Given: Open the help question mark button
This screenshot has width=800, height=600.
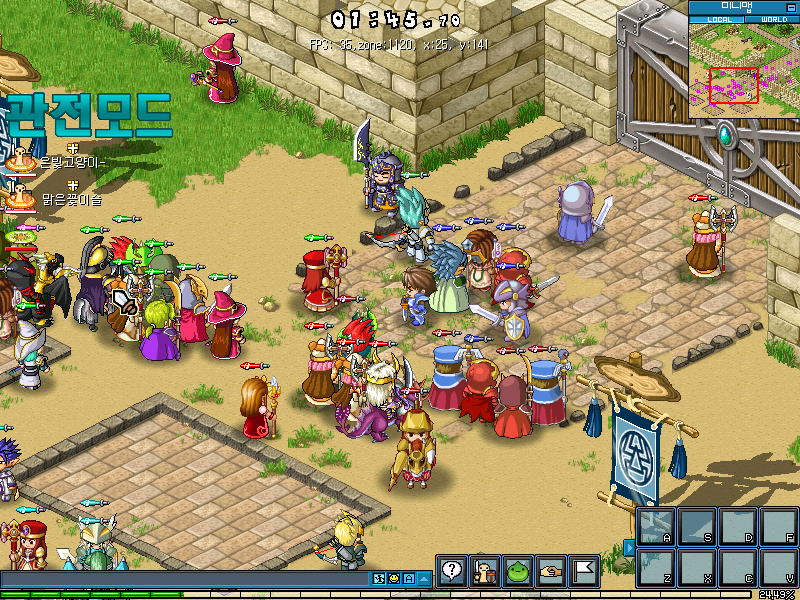Looking at the screenshot, I should pos(451,570).
